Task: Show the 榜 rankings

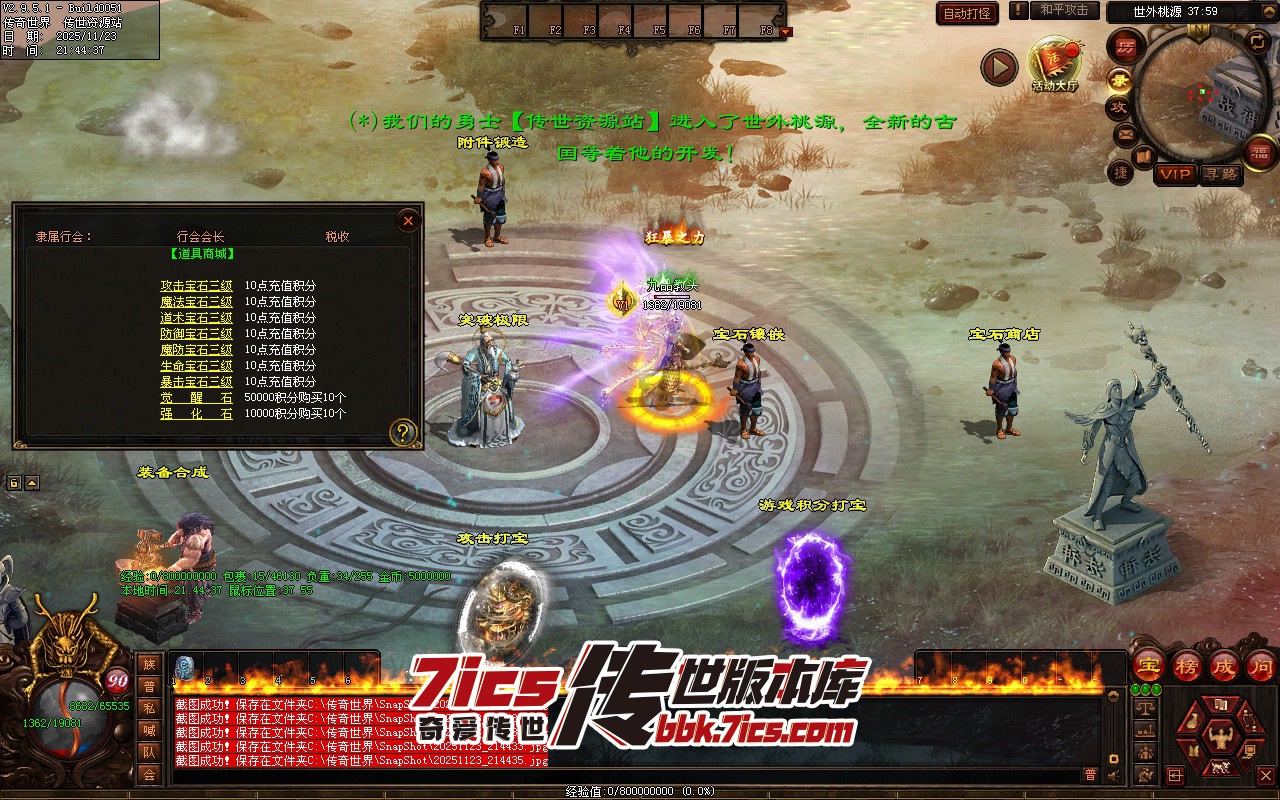Action: 1187,666
